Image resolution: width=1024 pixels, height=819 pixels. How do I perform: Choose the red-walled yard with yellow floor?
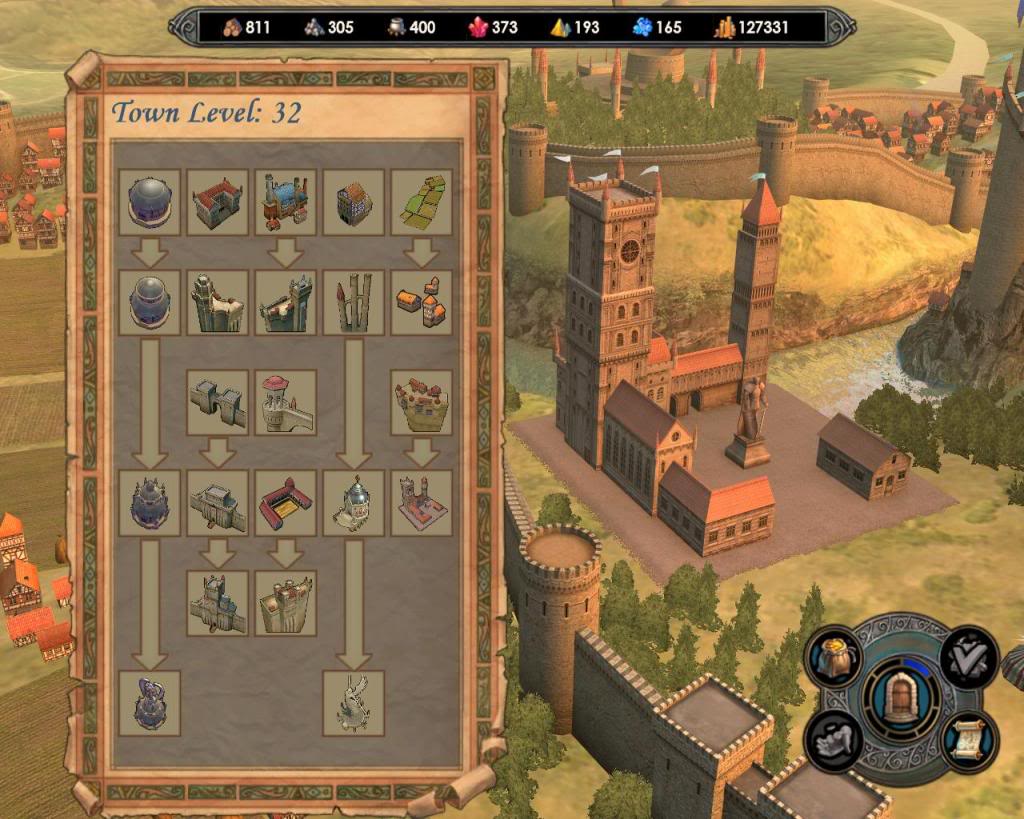[x=285, y=502]
